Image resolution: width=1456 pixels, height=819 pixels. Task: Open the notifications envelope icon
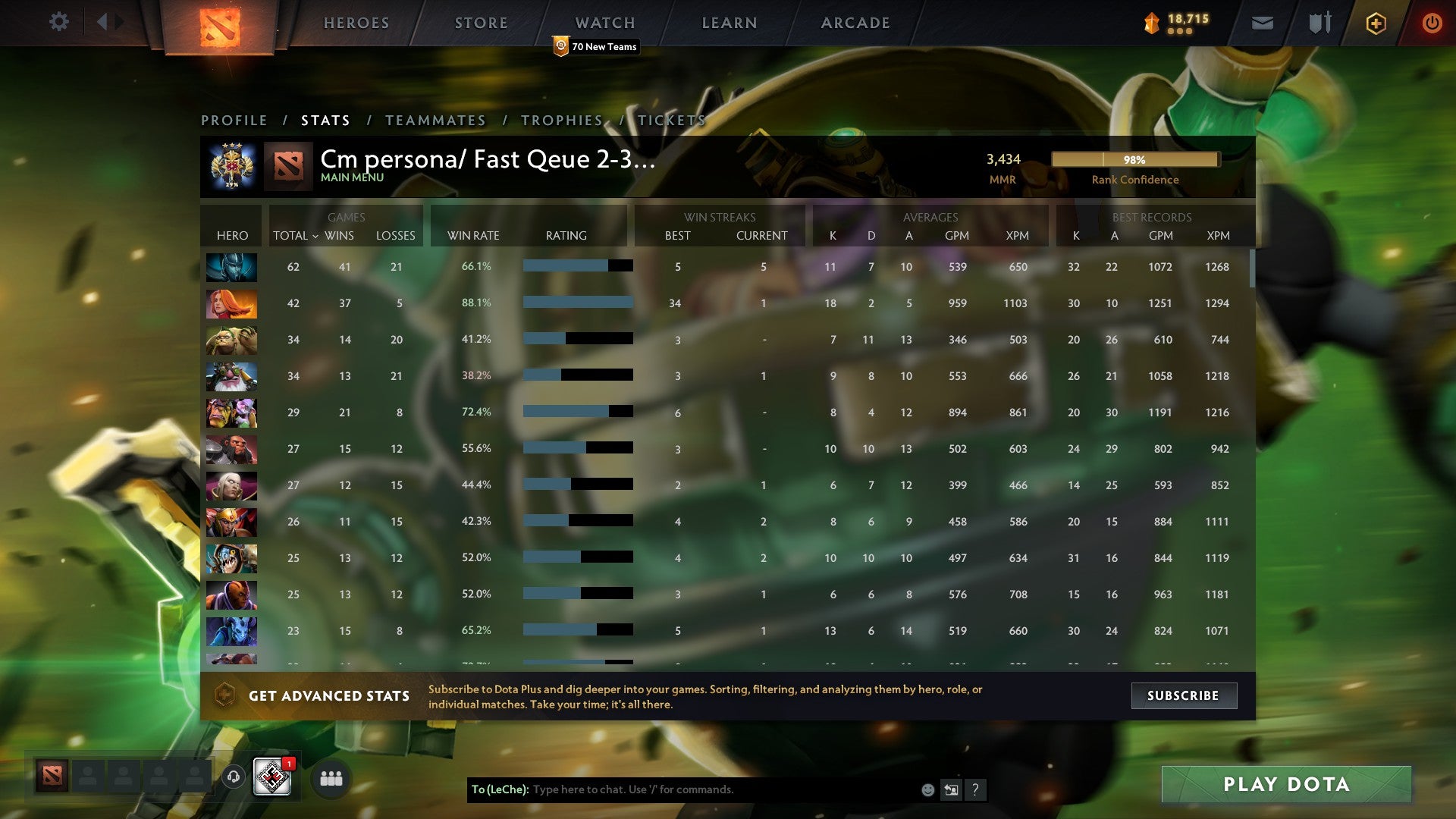[1261, 23]
